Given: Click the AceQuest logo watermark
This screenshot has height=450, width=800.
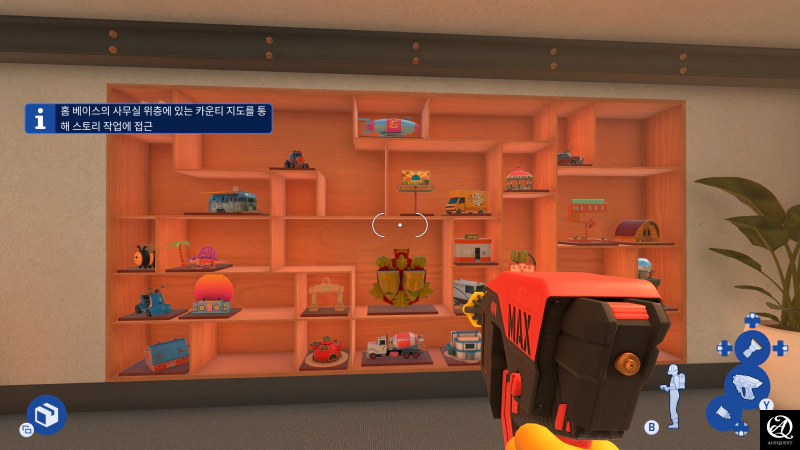Looking at the screenshot, I should 779,429.
